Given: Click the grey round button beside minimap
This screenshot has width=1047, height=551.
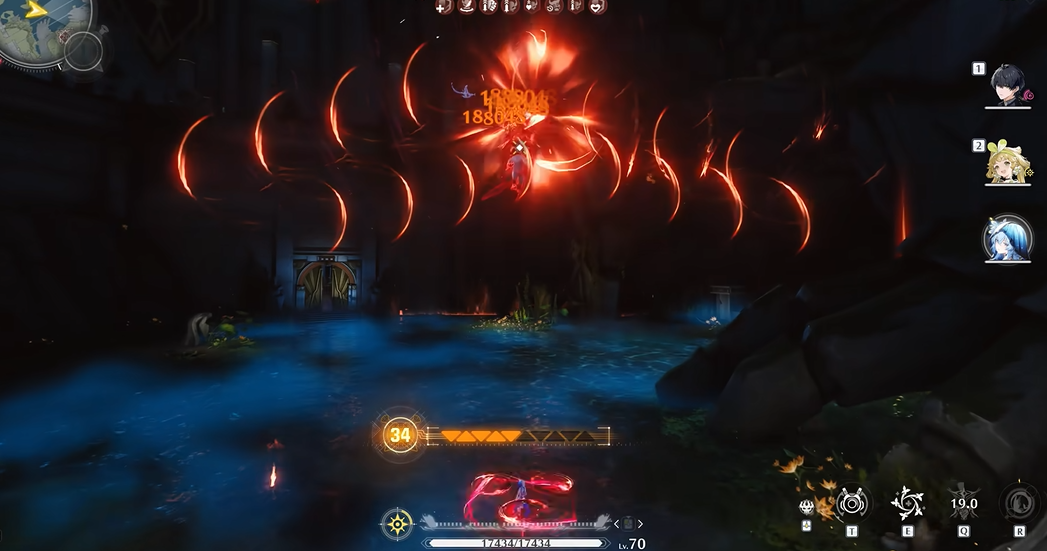Looking at the screenshot, I should pyautogui.click(x=83, y=50).
